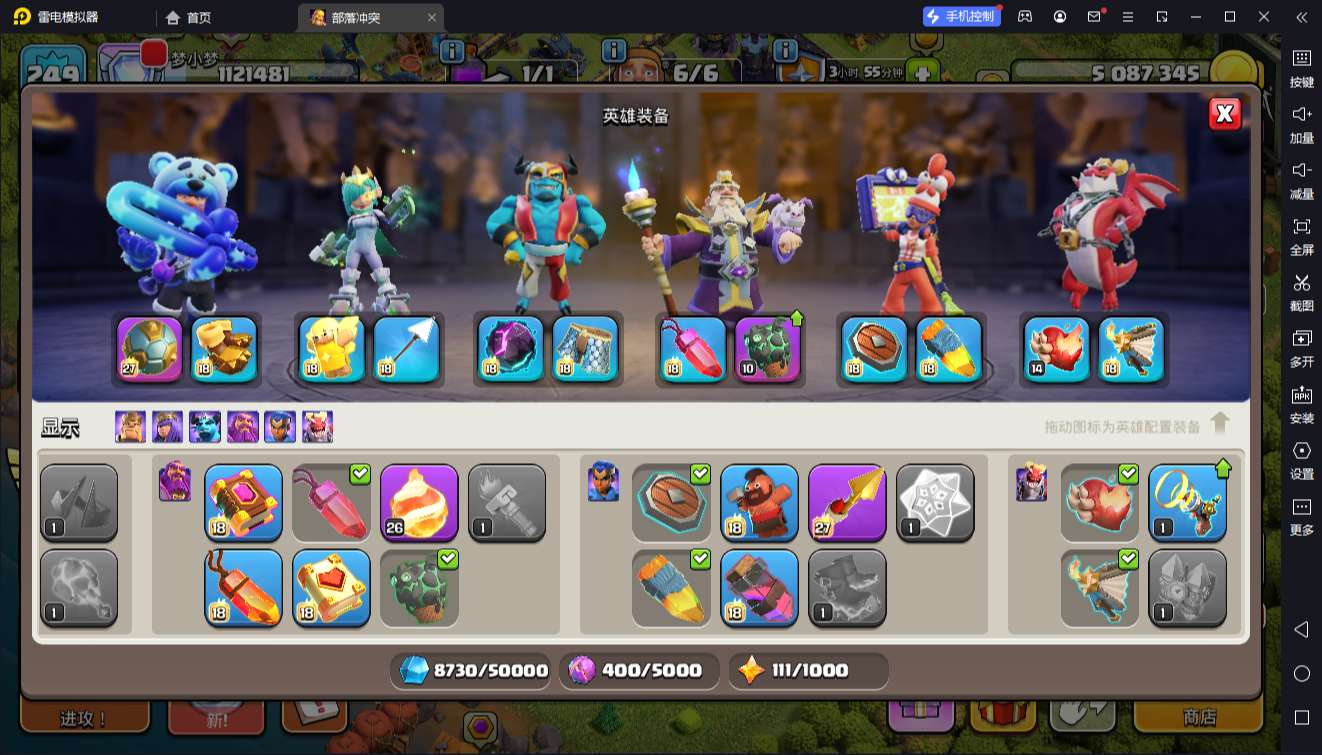The image size is (1322, 755).
Task: Switch to the emulator home tab 首页
Action: (x=189, y=17)
